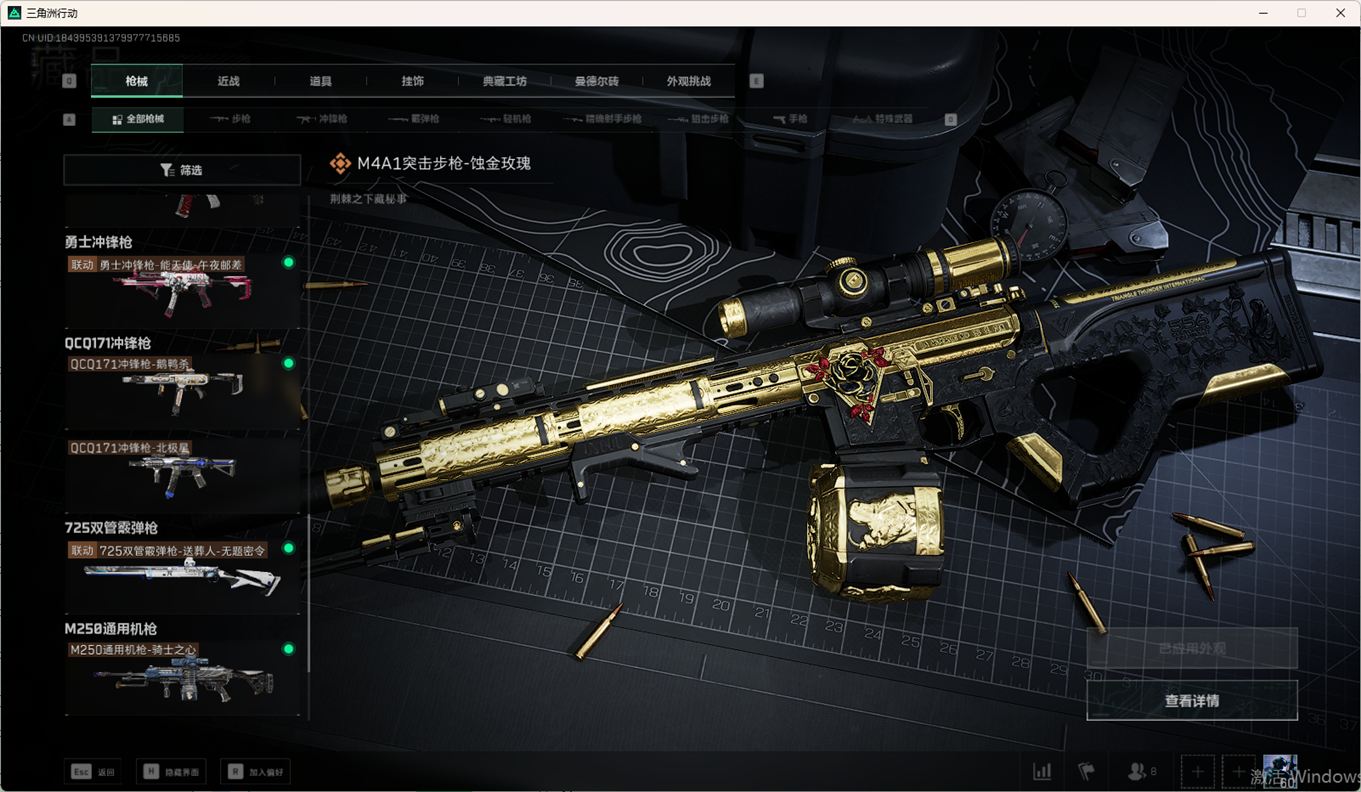Choose the 手枪 pistol category
The height and width of the screenshot is (792, 1361).
(790, 119)
